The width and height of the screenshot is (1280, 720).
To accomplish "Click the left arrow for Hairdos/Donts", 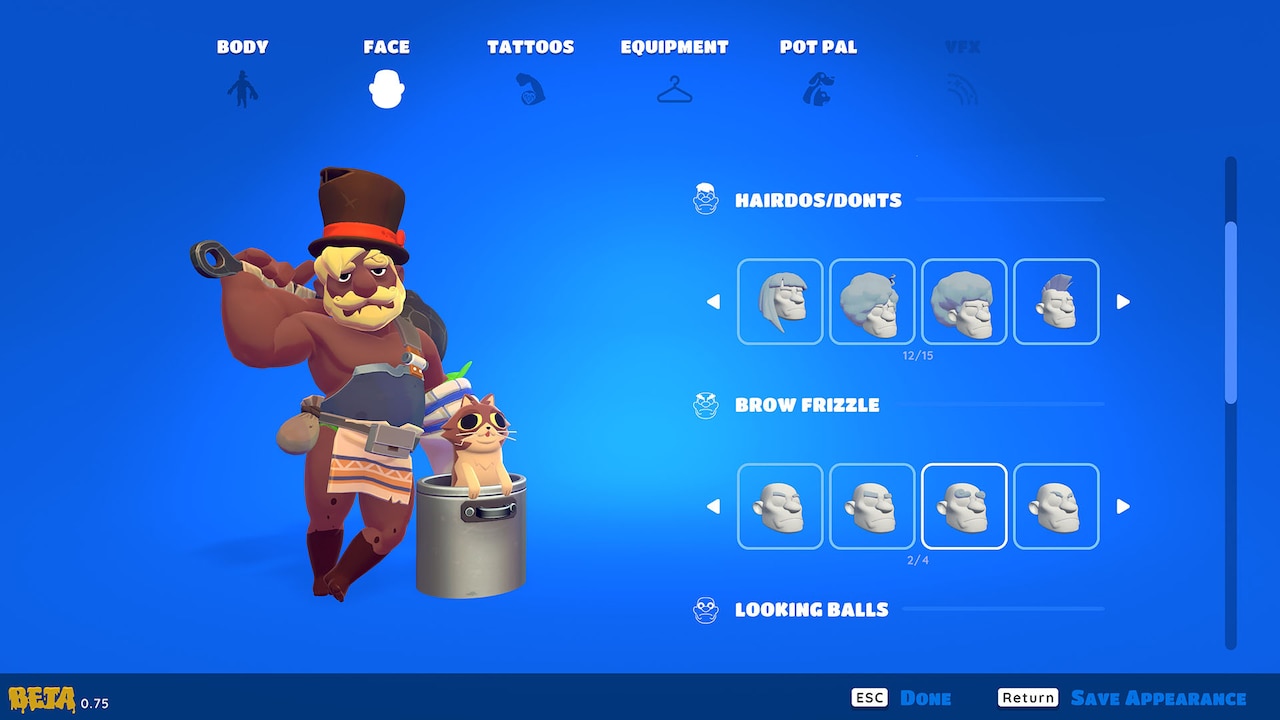I will [713, 300].
